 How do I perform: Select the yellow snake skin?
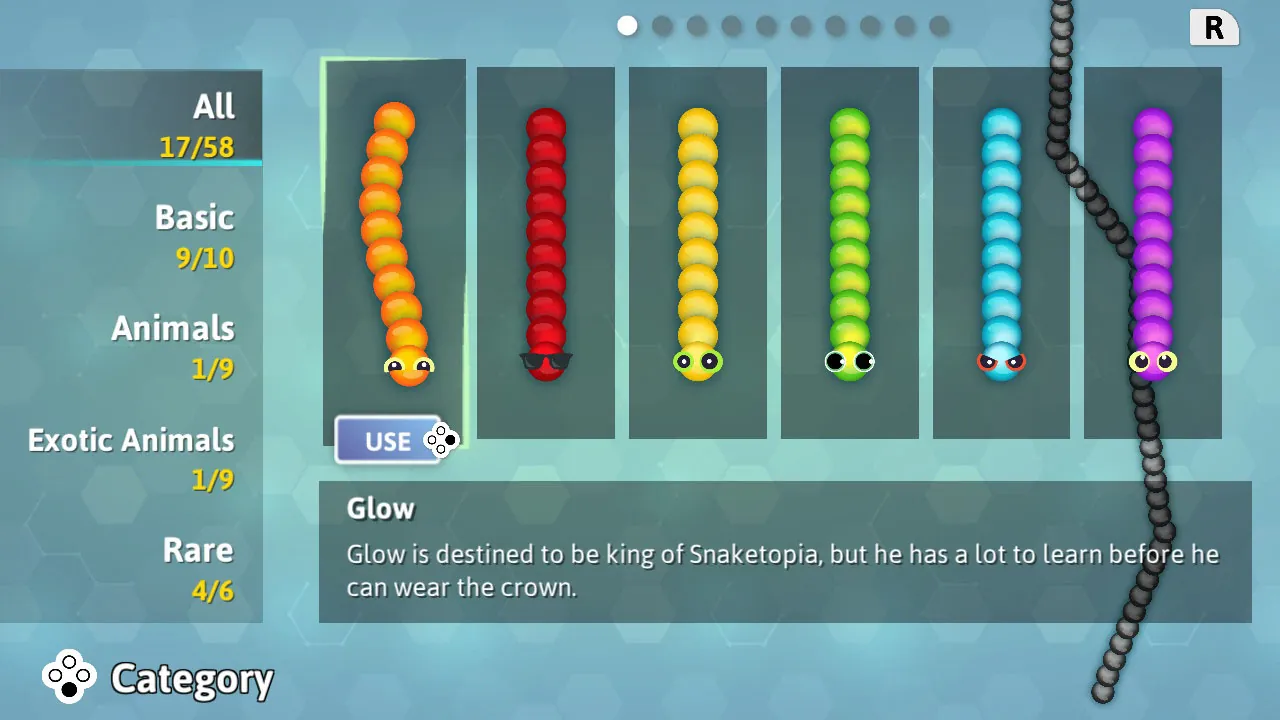[697, 250]
